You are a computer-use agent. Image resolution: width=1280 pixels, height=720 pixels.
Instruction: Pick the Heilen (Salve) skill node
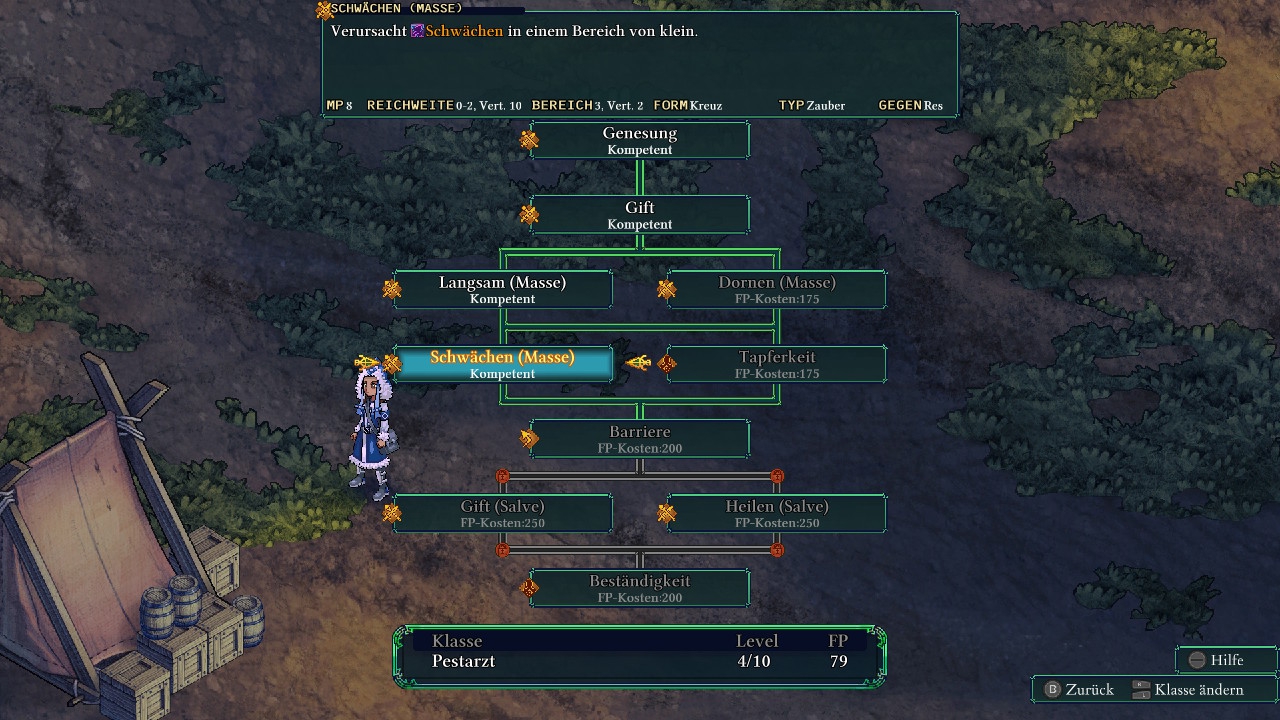tap(776, 513)
